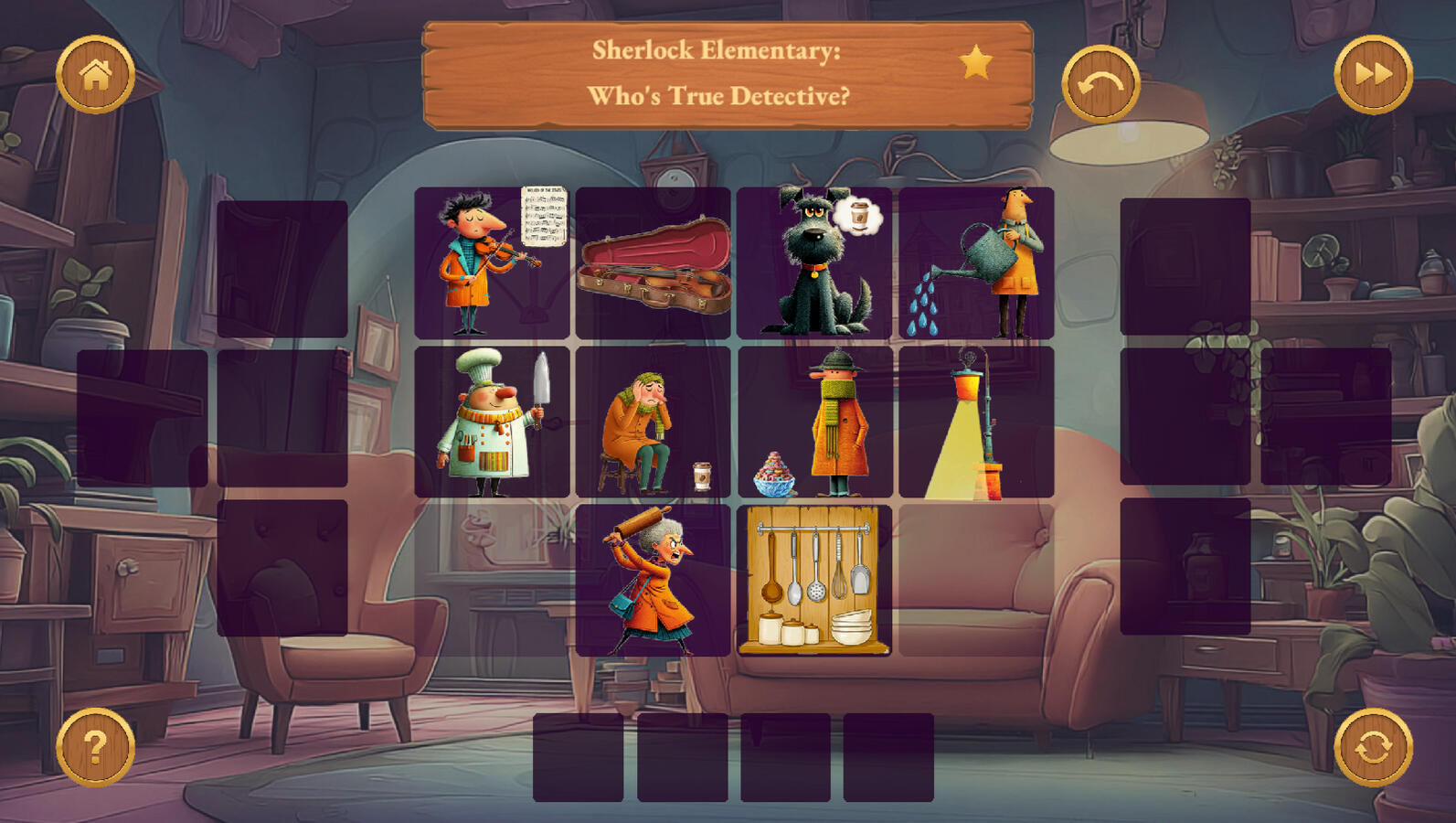1456x823 pixels.
Task: Undo the last move
Action: coord(1100,84)
